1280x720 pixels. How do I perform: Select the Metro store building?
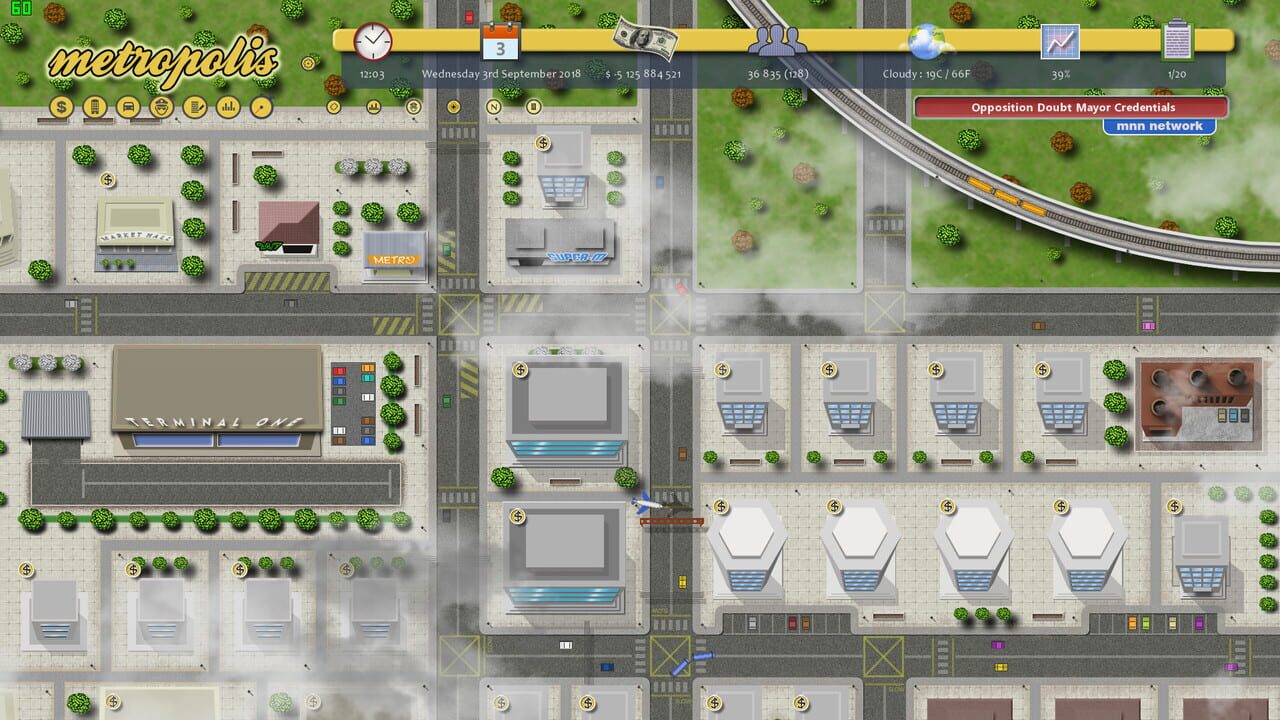[394, 258]
